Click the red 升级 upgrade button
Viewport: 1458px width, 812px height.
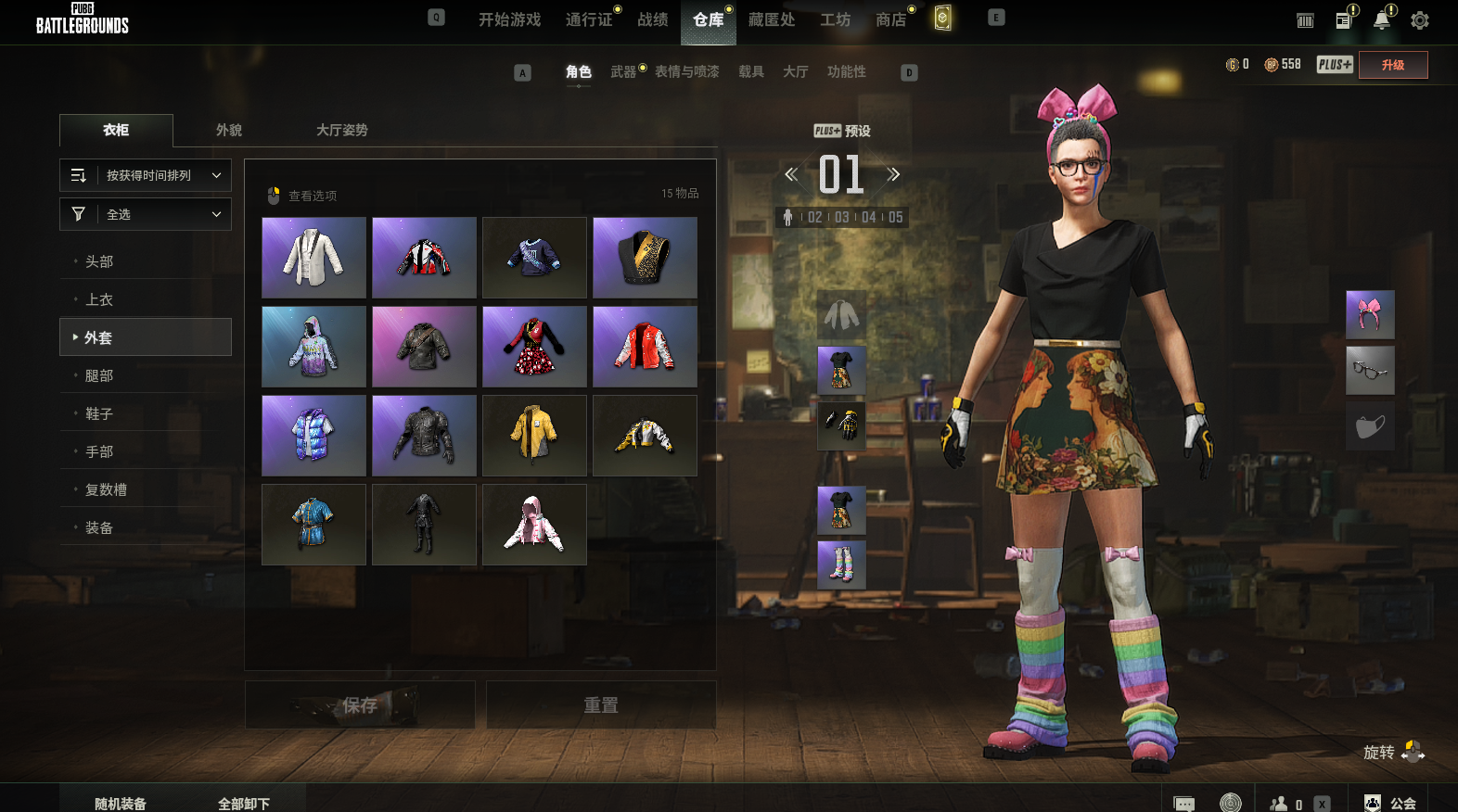point(1392,65)
